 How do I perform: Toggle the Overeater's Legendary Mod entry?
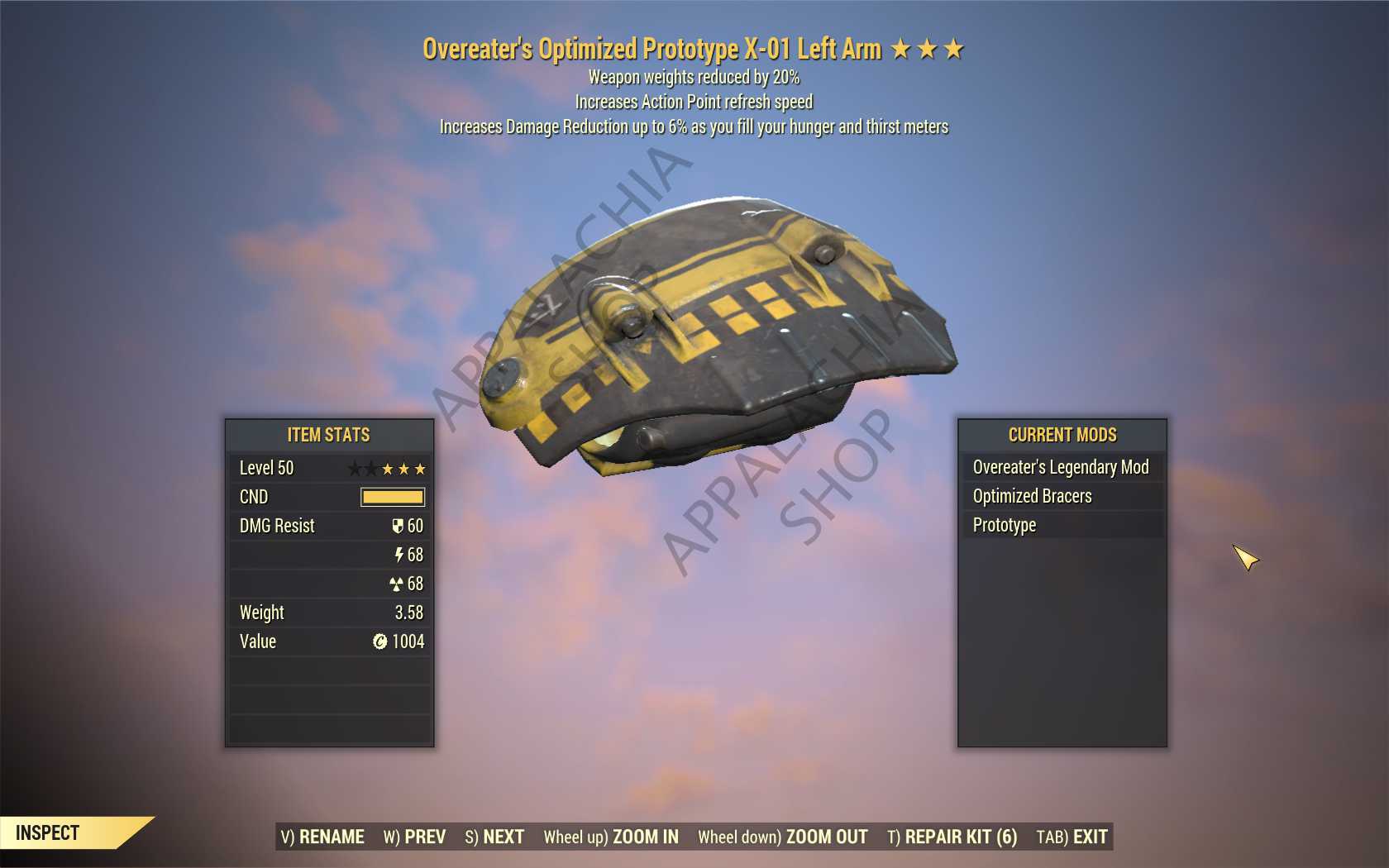pyautogui.click(x=1061, y=467)
